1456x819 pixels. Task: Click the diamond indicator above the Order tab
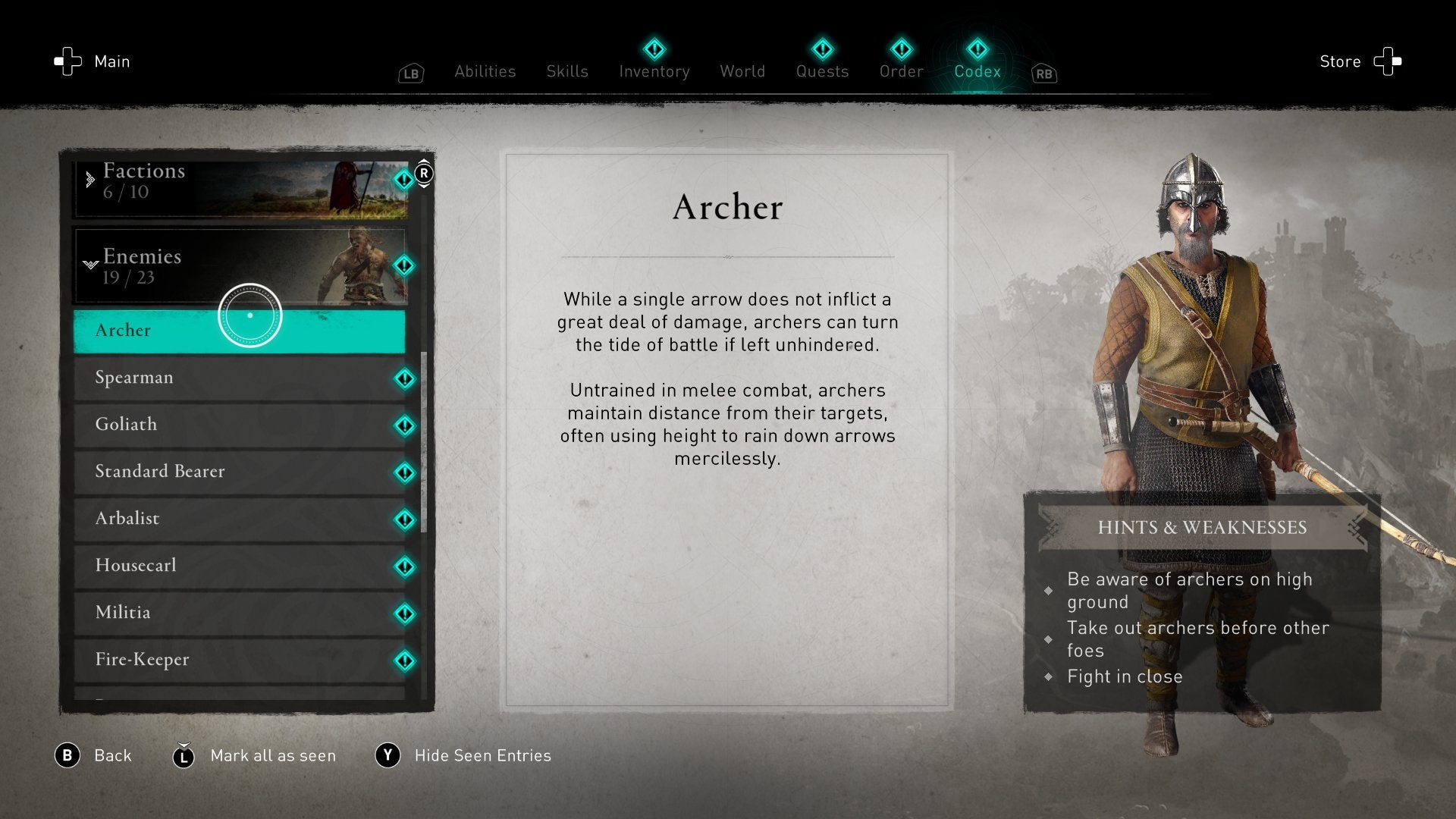tap(902, 49)
